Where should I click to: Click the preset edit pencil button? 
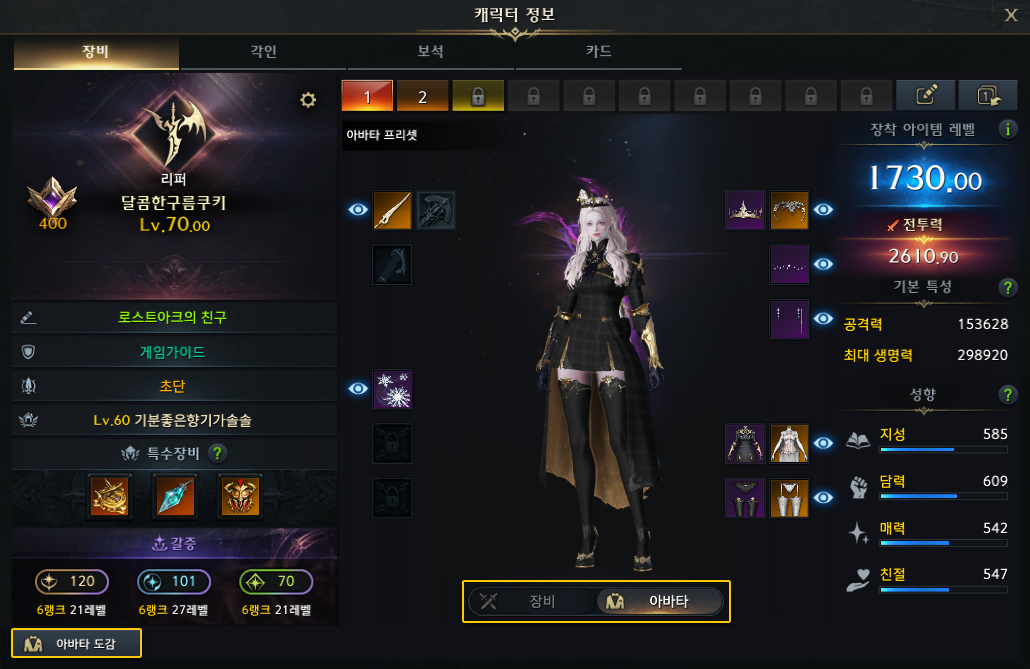[926, 96]
